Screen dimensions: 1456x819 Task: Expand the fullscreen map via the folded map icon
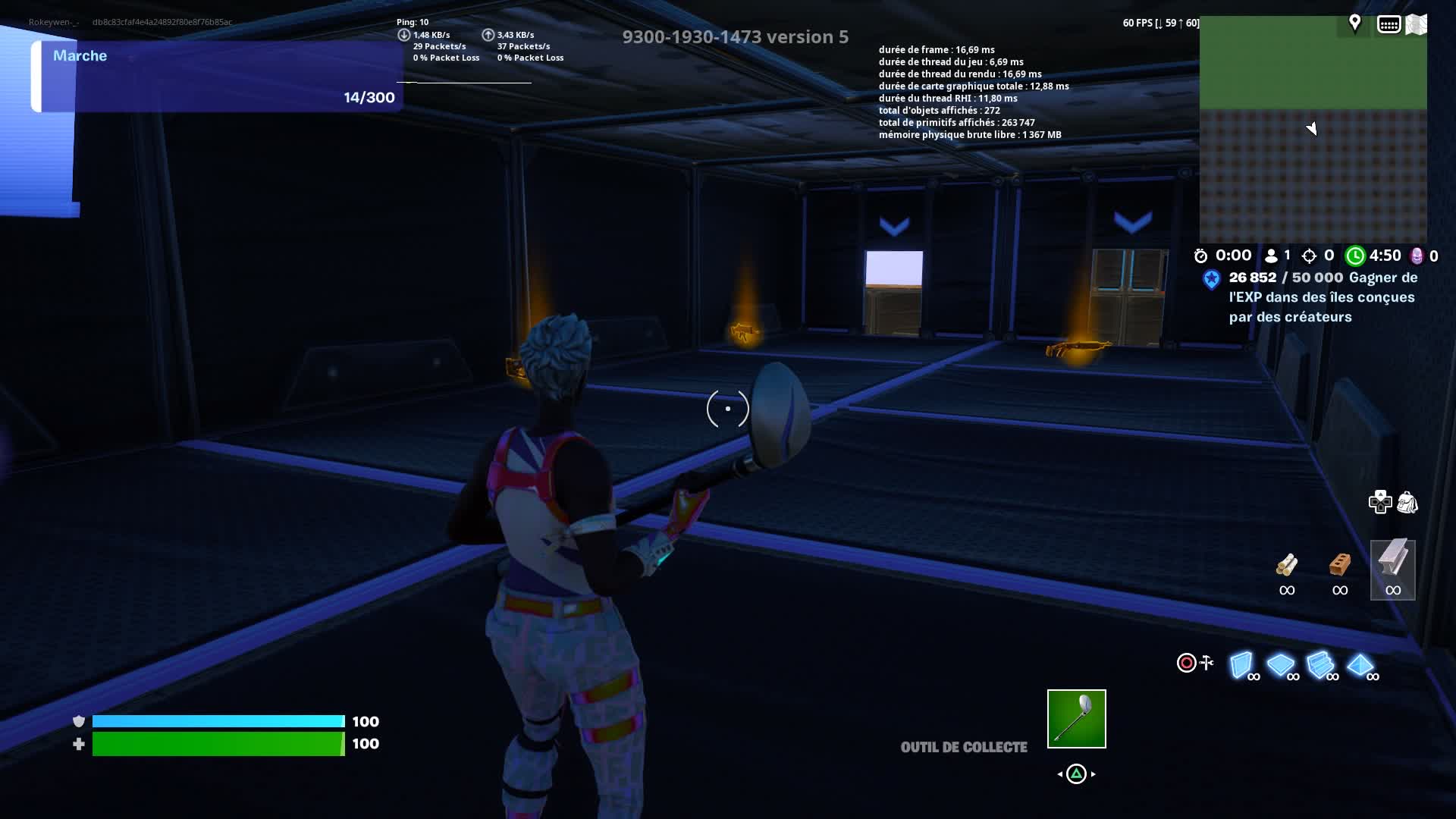click(1416, 23)
